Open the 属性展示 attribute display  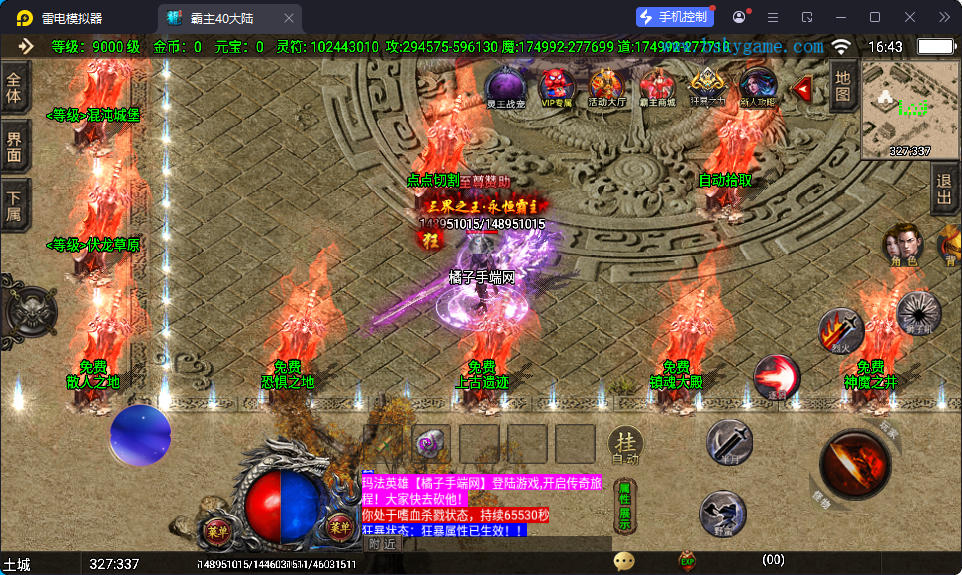coord(625,505)
